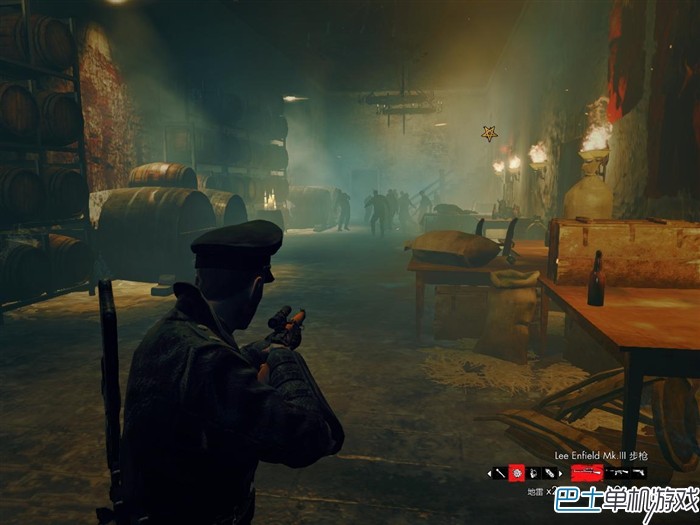The height and width of the screenshot is (525, 700).
Task: Click the left arrow of item selector
Action: 490,473
